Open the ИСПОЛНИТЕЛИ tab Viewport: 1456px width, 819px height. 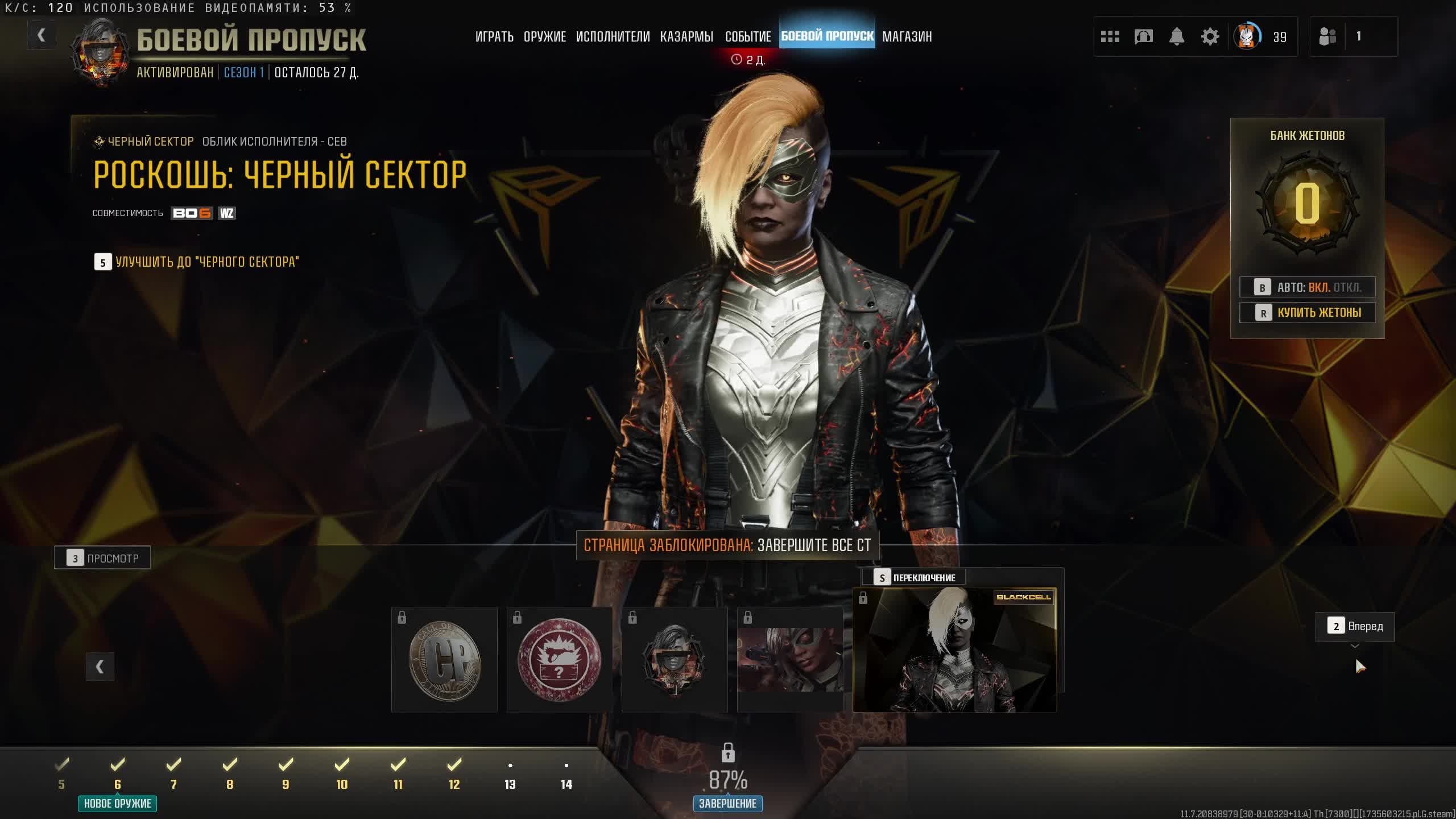click(613, 37)
